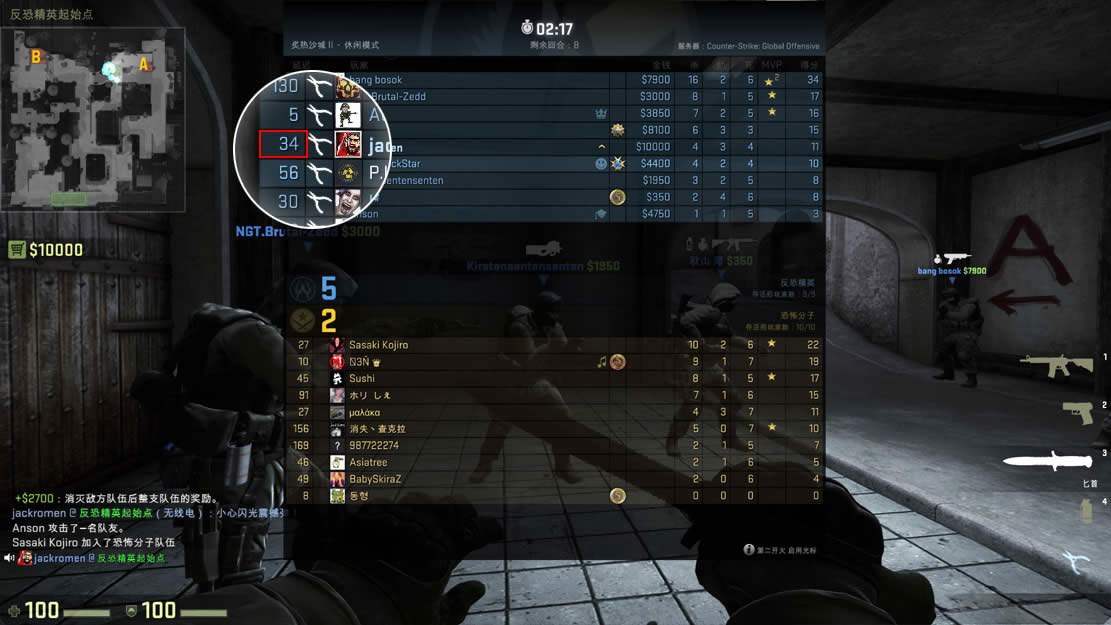The image size is (1111, 625).
Task: Click the shopping cart buy icon
Action: [17, 250]
